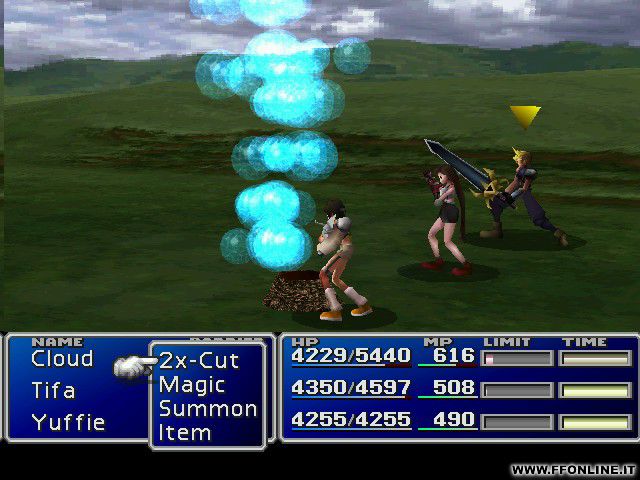The width and height of the screenshot is (640, 480).
Task: Select Cloud in the party name list
Action: (x=62, y=359)
